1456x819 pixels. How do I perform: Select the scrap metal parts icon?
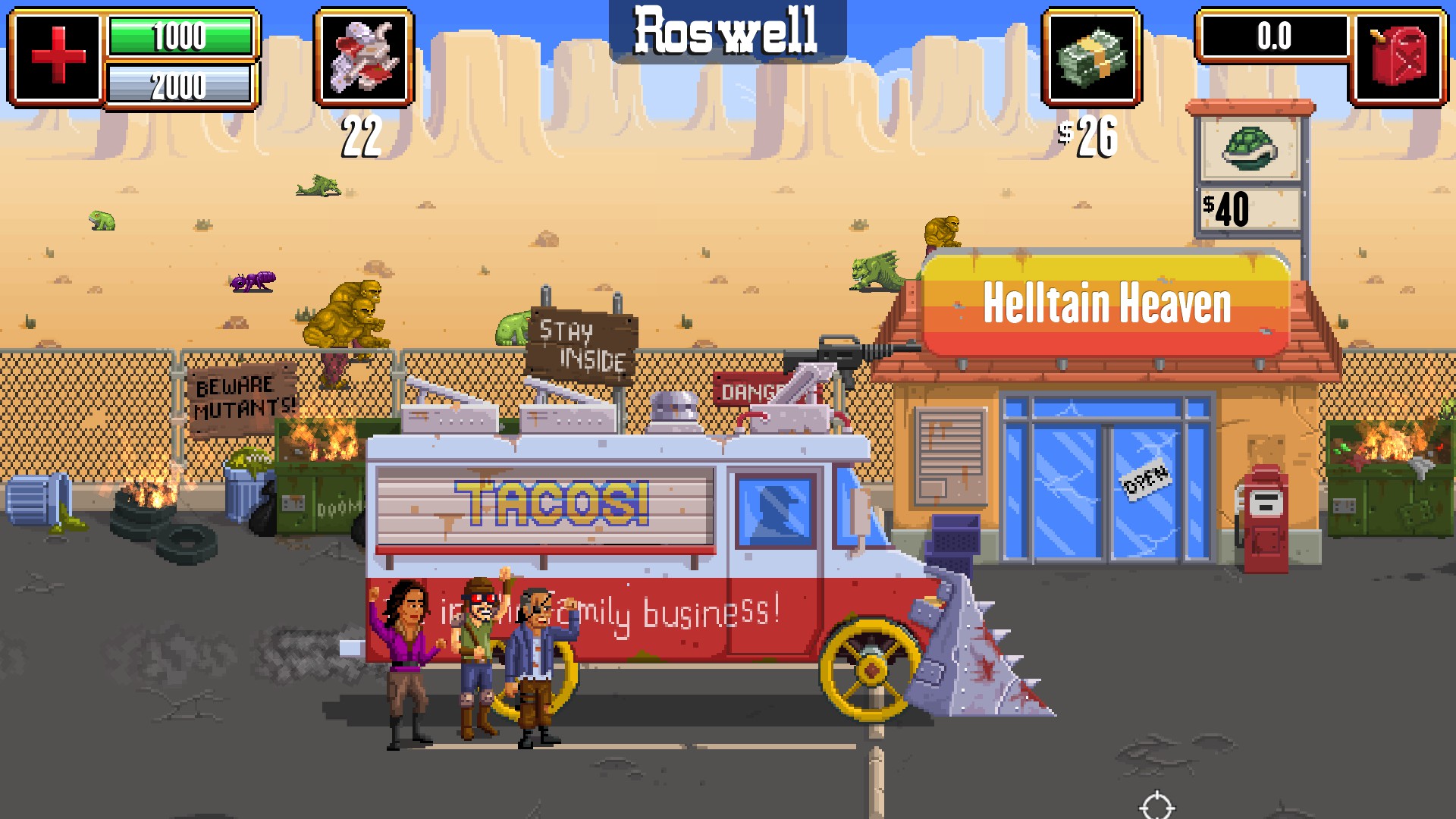point(364,56)
